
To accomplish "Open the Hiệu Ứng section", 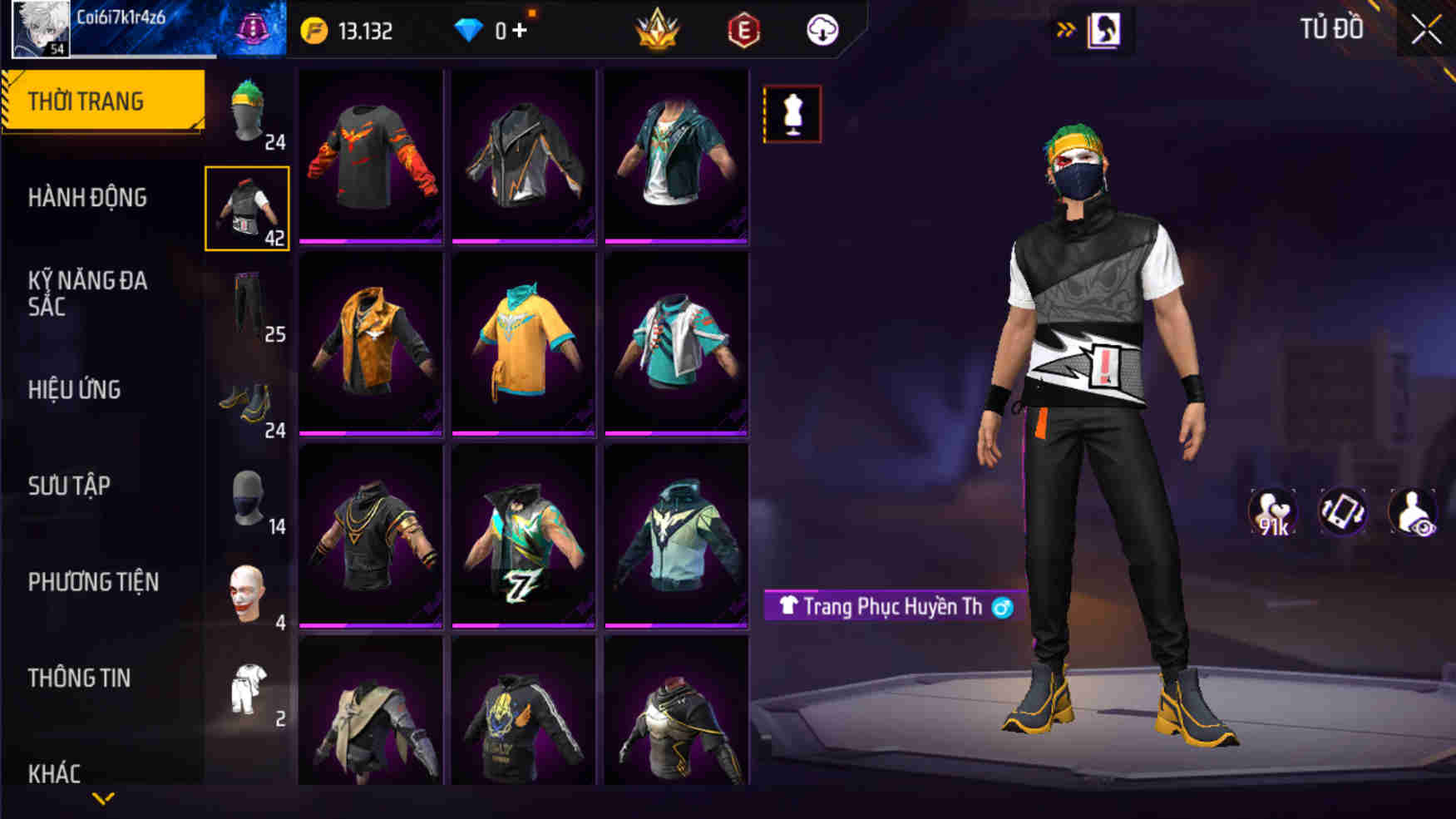I will pos(75,389).
